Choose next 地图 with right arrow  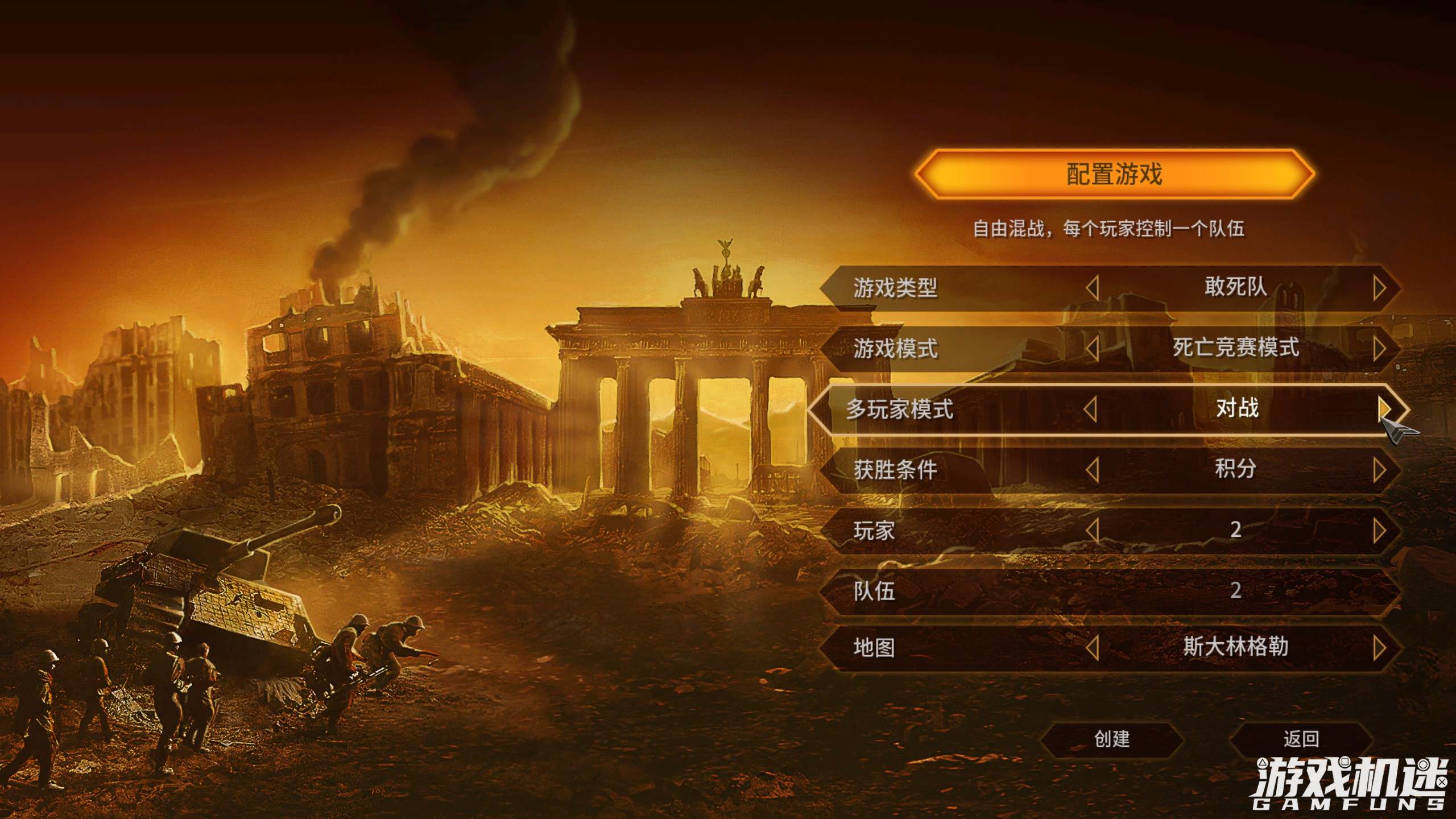point(1379,648)
